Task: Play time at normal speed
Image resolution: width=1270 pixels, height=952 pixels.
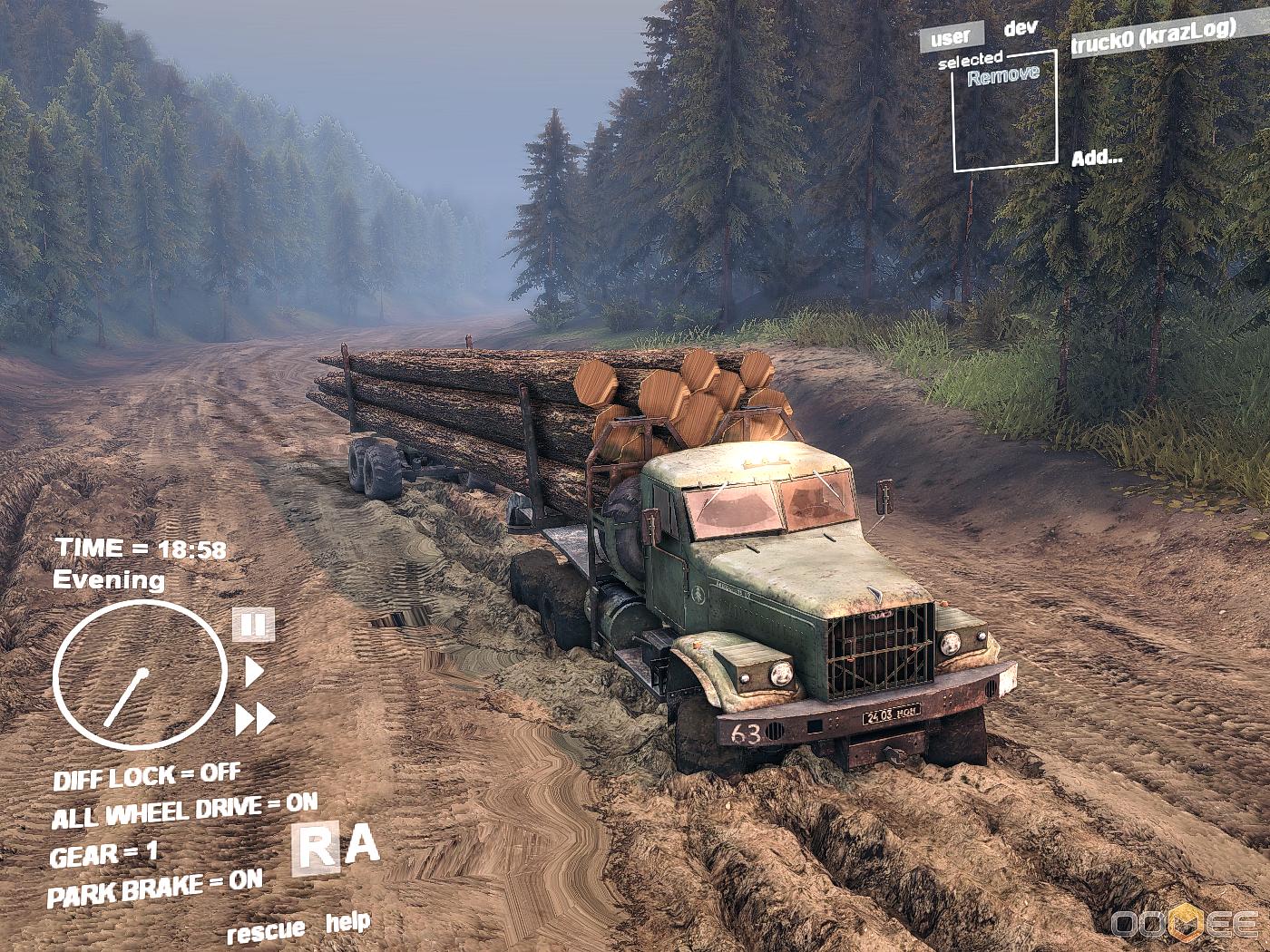Action: tap(254, 672)
